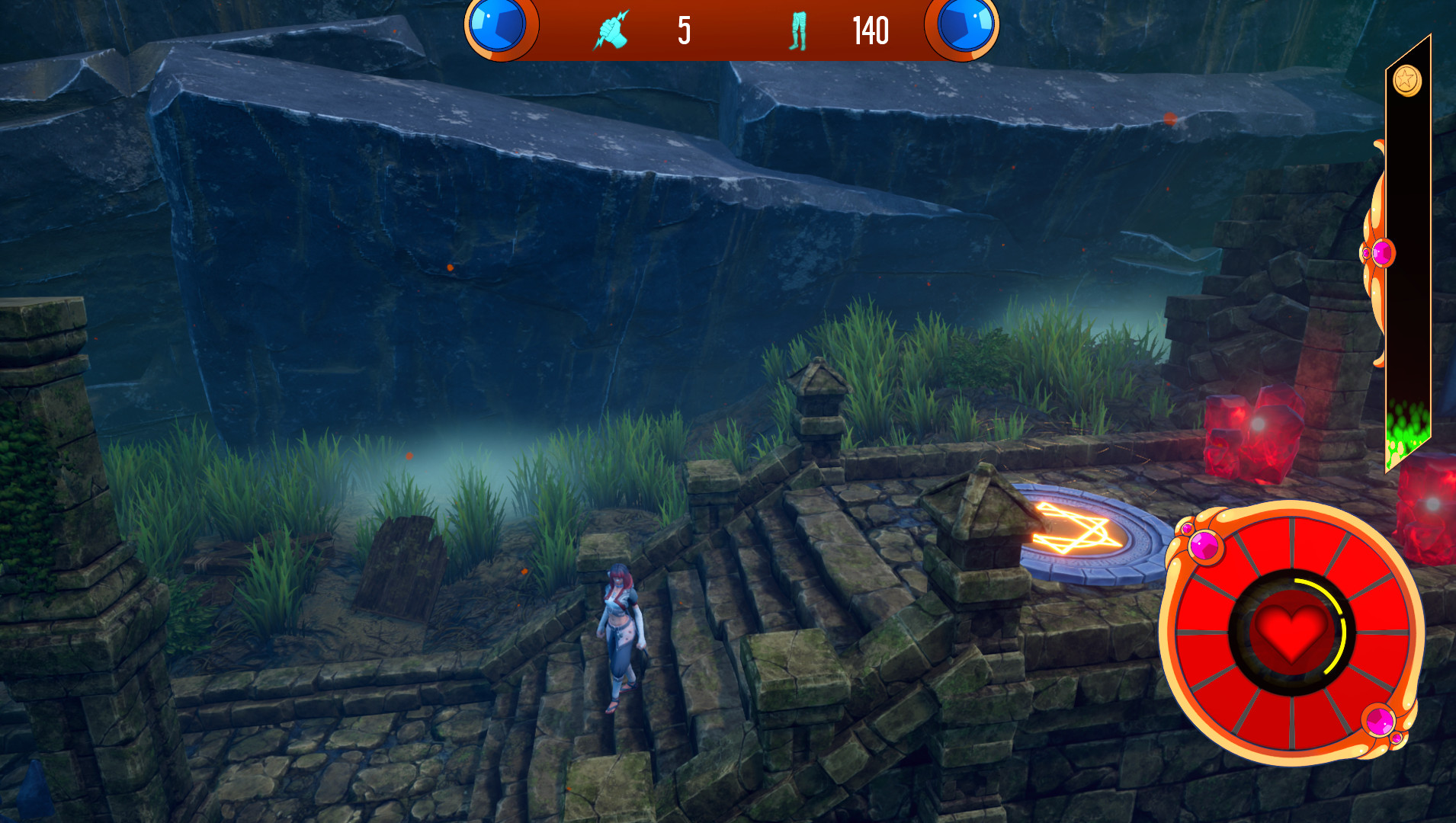Screen dimensions: 1456x823
Task: Click the pink gem on the vertical meter ornament
Action: 1381,252
